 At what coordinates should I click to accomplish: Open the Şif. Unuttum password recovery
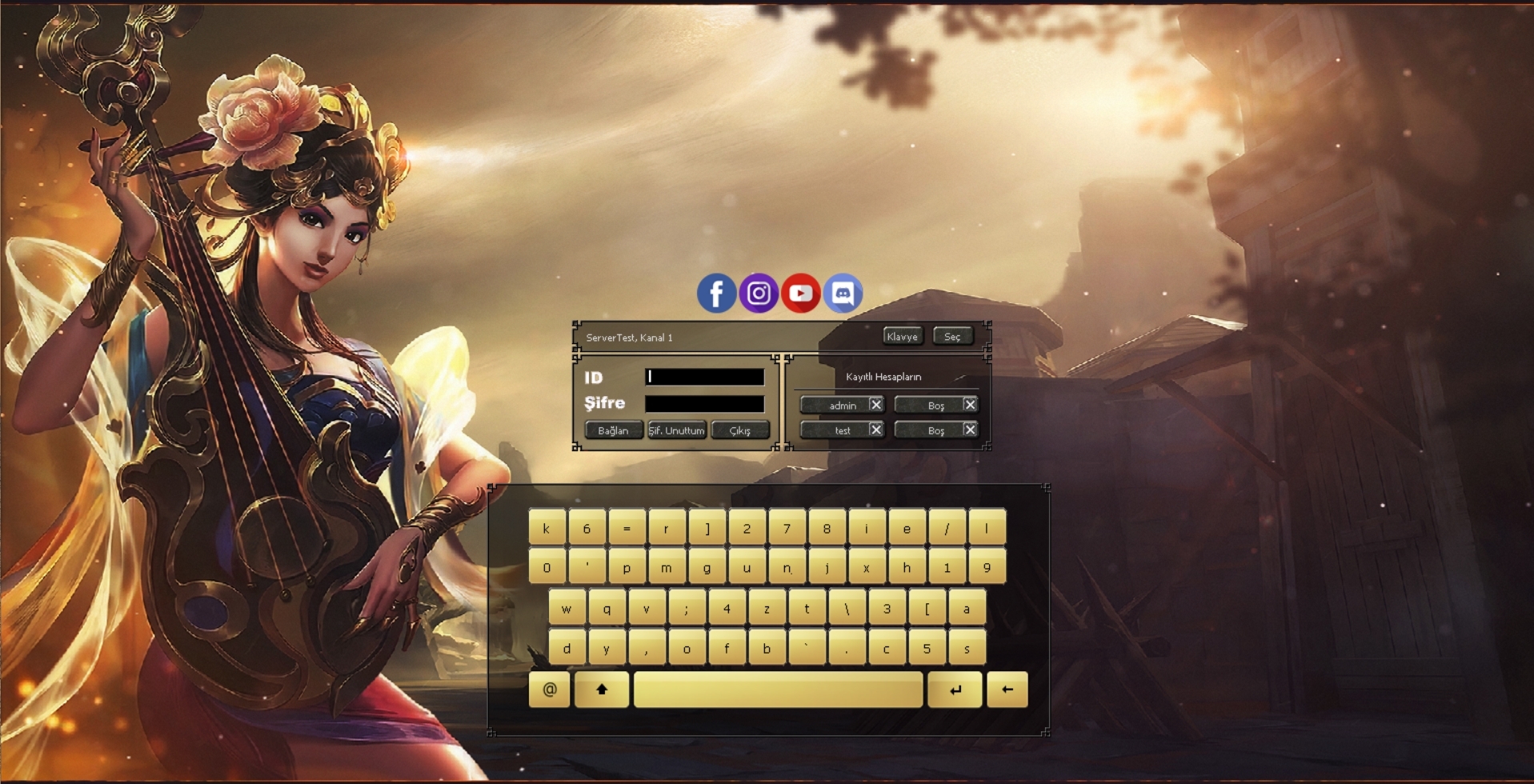(x=676, y=430)
